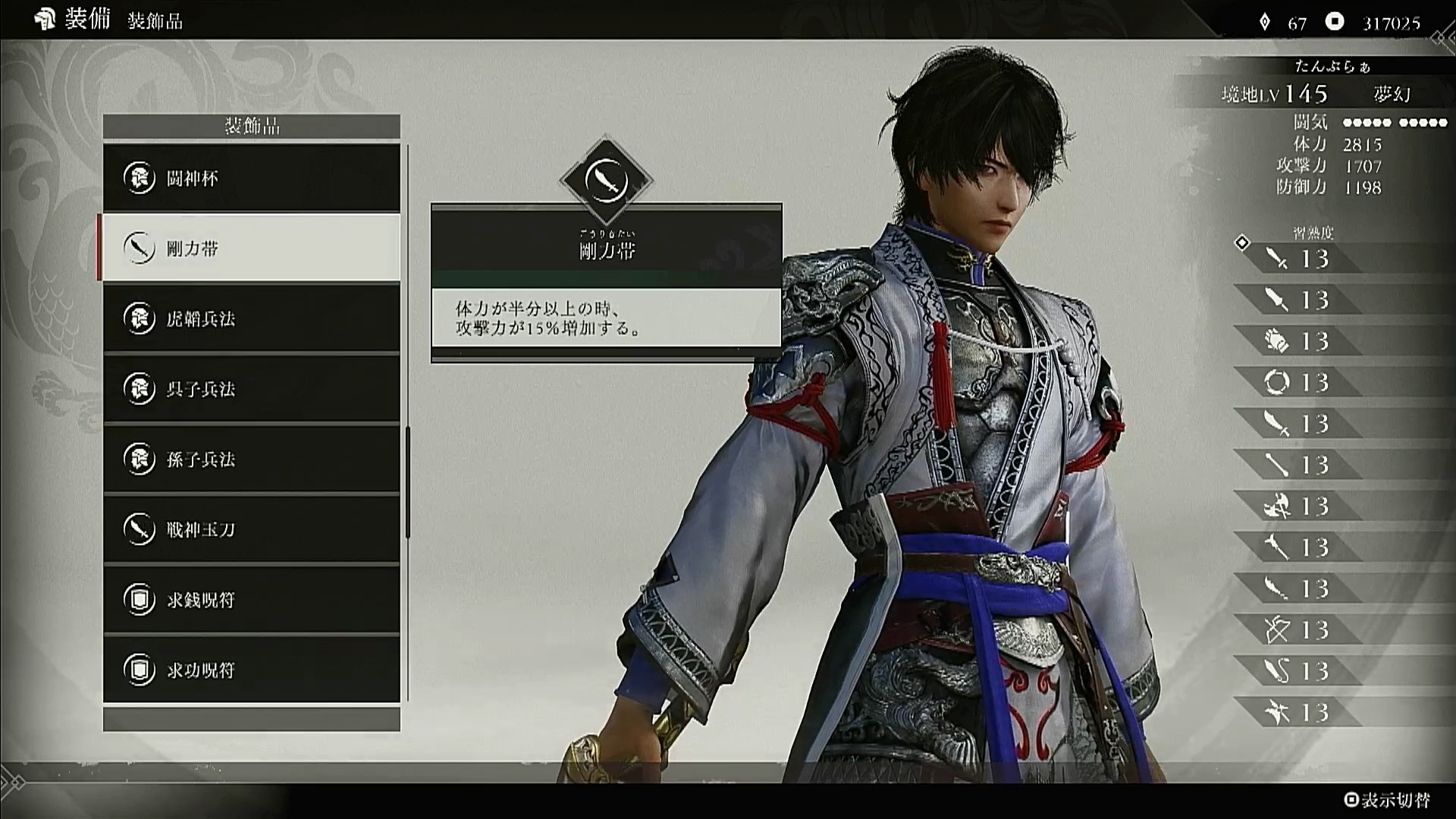The image size is (1456, 819).
Task: Pick 呉子兵法 from the accessory list
Action: [x=251, y=389]
